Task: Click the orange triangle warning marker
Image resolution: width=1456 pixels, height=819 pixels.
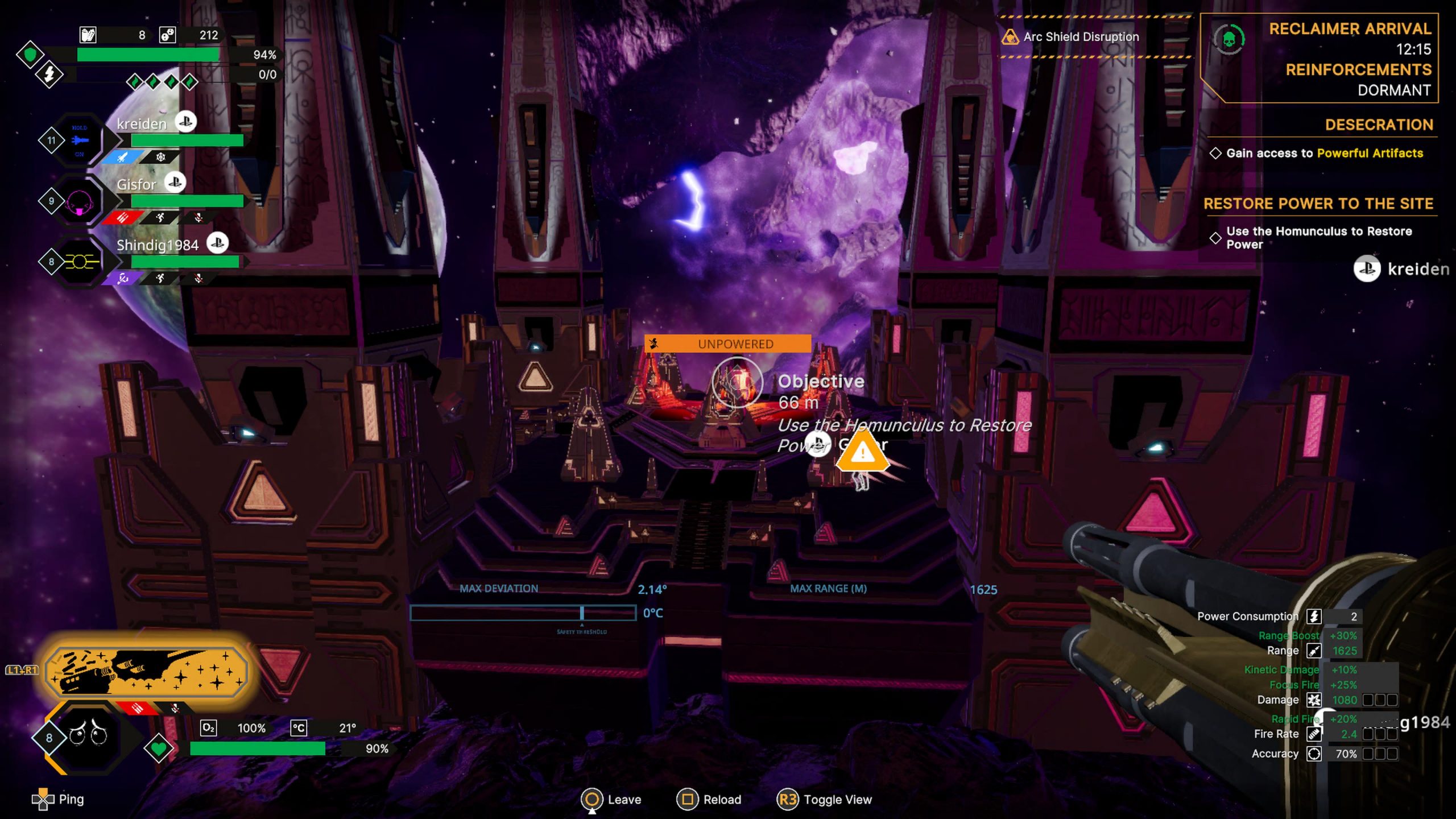Action: tap(862, 452)
